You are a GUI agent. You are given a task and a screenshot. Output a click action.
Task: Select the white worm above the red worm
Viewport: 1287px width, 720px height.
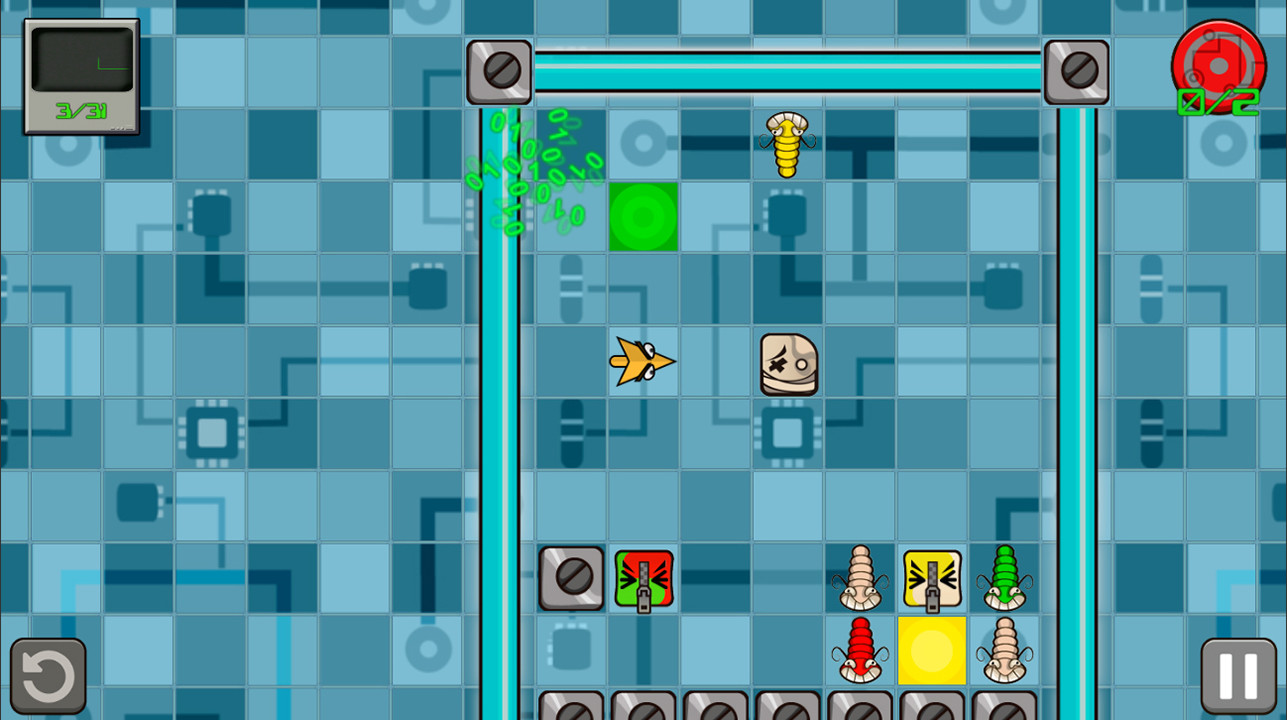pos(859,578)
